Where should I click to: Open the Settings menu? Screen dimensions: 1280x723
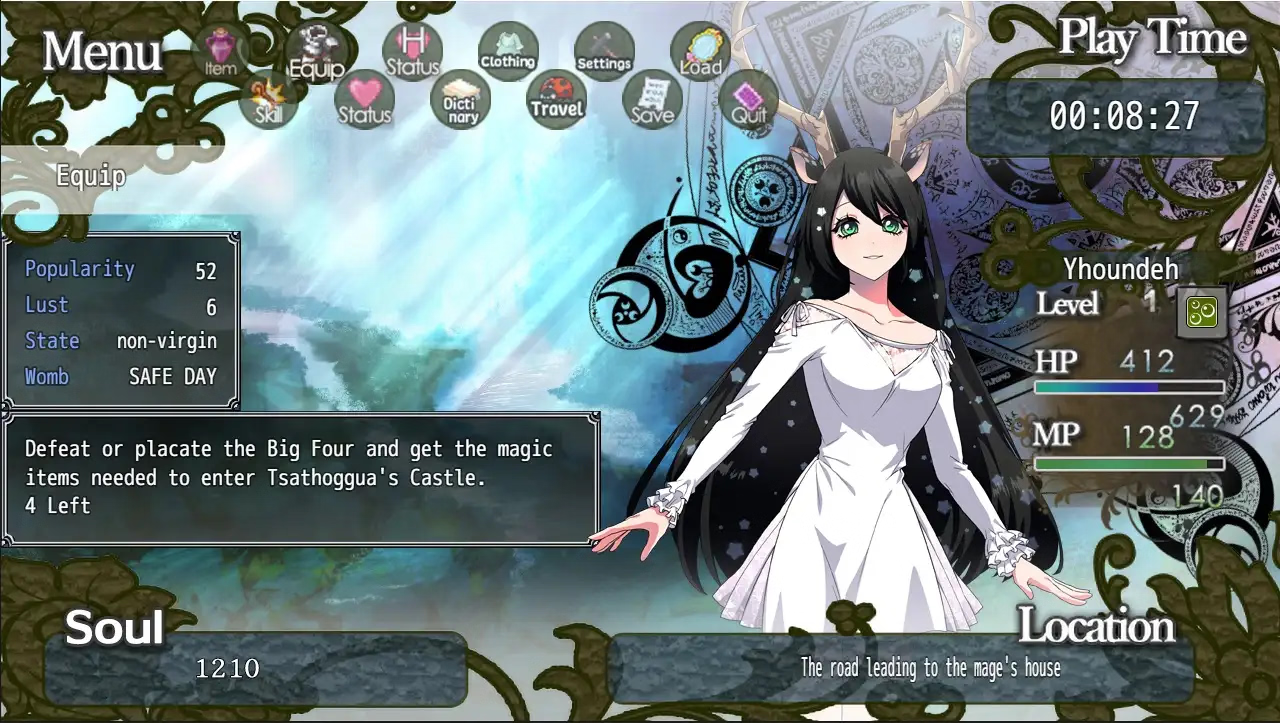pyautogui.click(x=604, y=52)
